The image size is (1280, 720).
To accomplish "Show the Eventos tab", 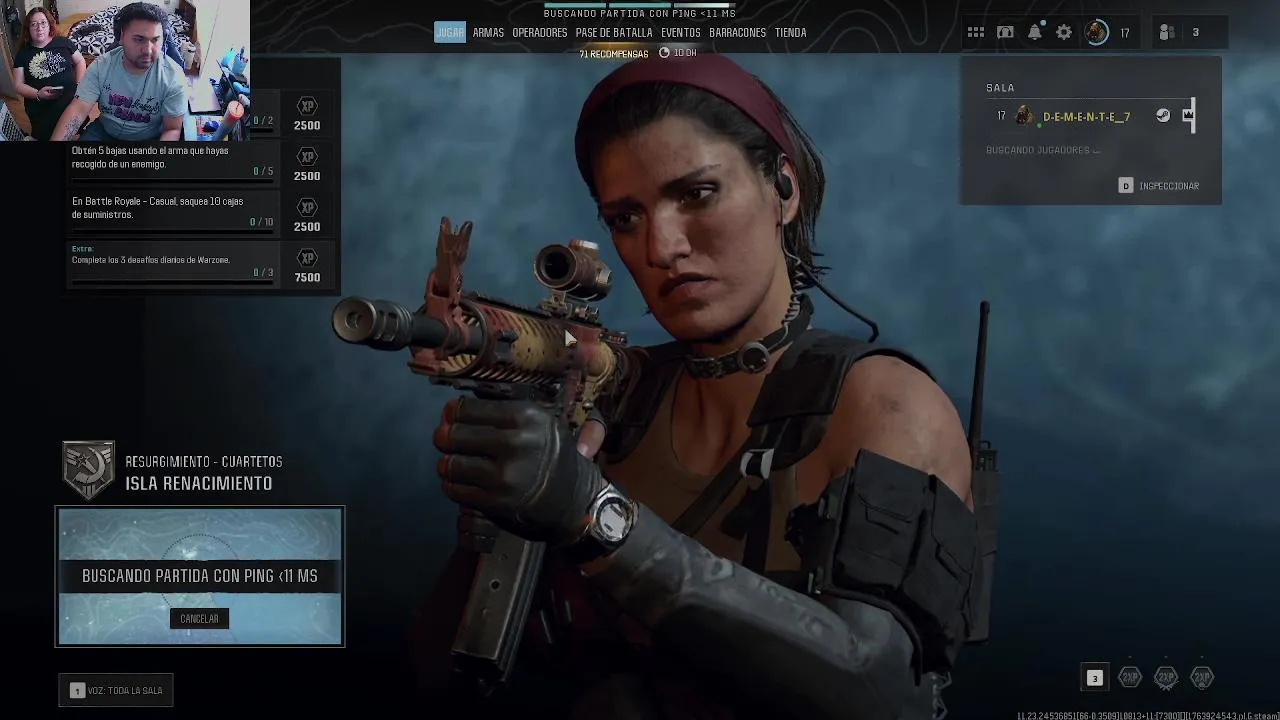I will [680, 33].
